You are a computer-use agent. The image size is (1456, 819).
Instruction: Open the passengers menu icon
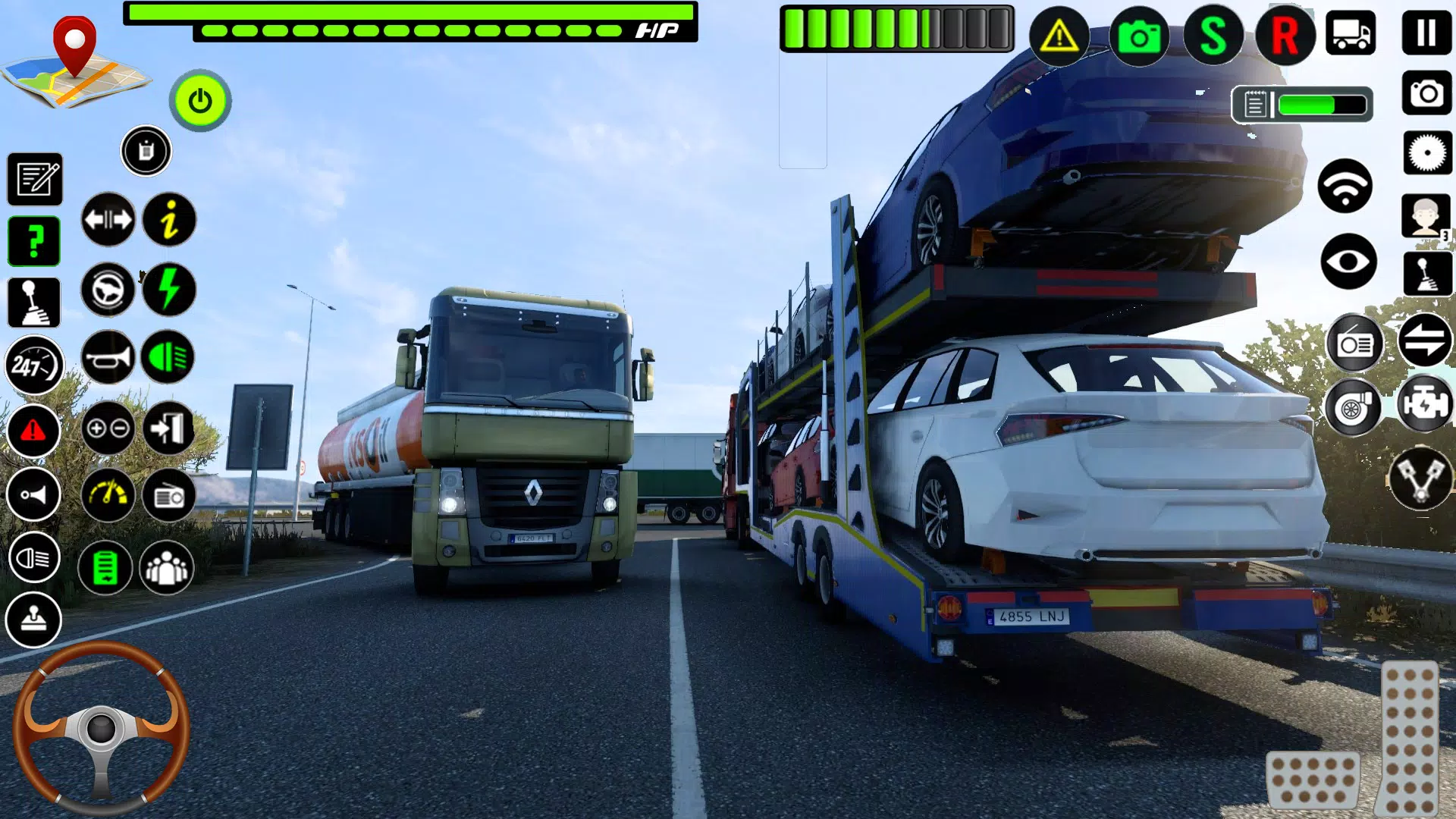tap(168, 567)
